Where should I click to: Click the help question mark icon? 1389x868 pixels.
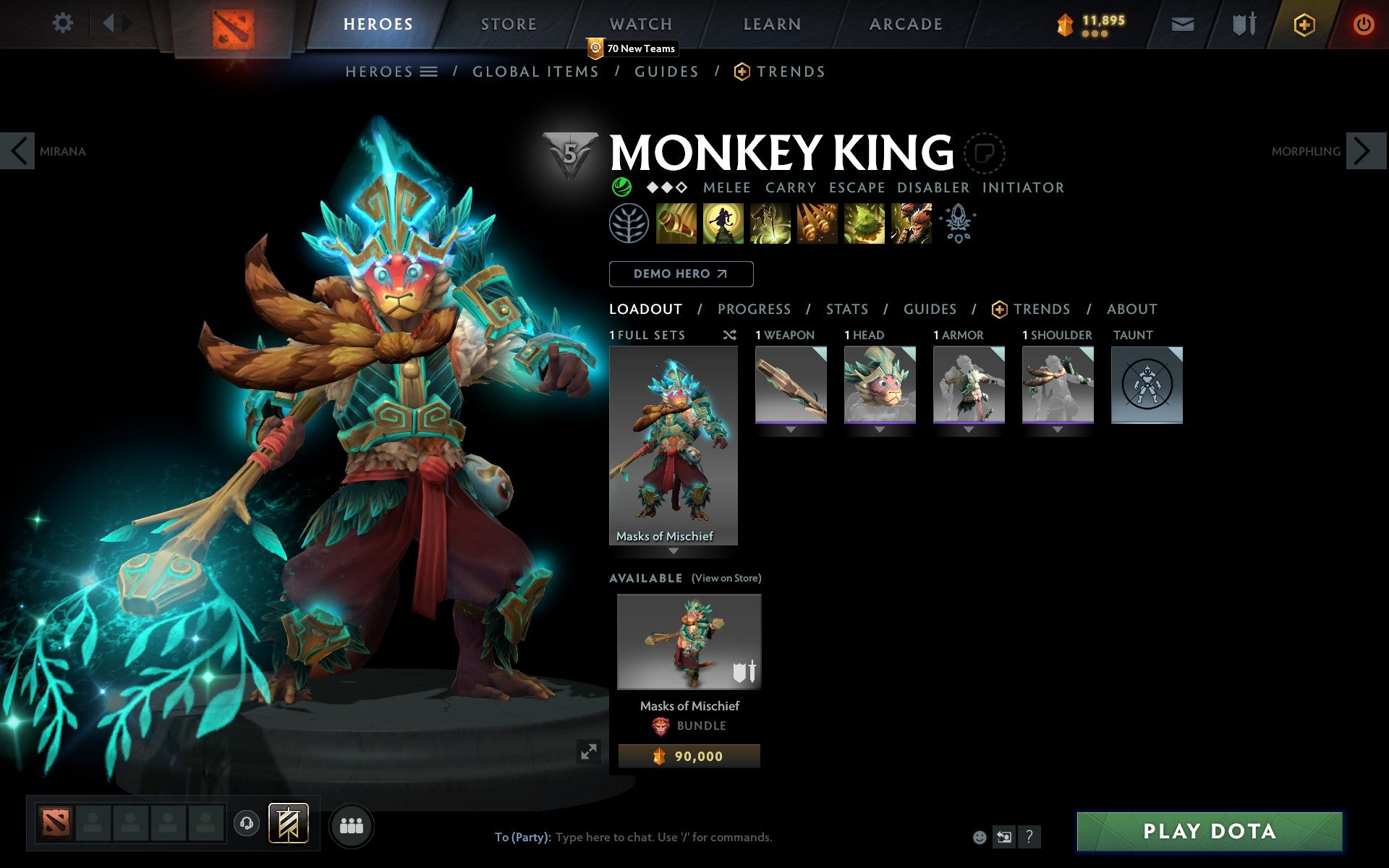[1030, 838]
